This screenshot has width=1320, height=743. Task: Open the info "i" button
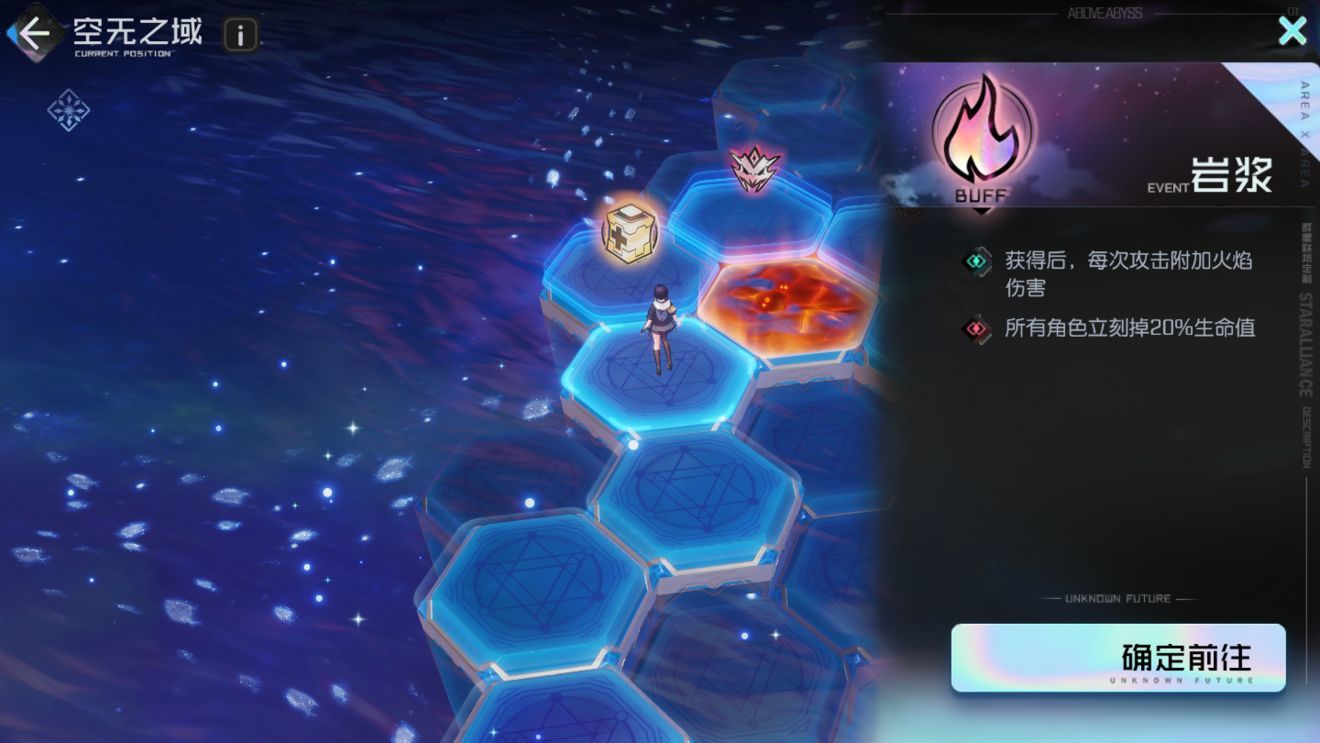click(x=240, y=35)
